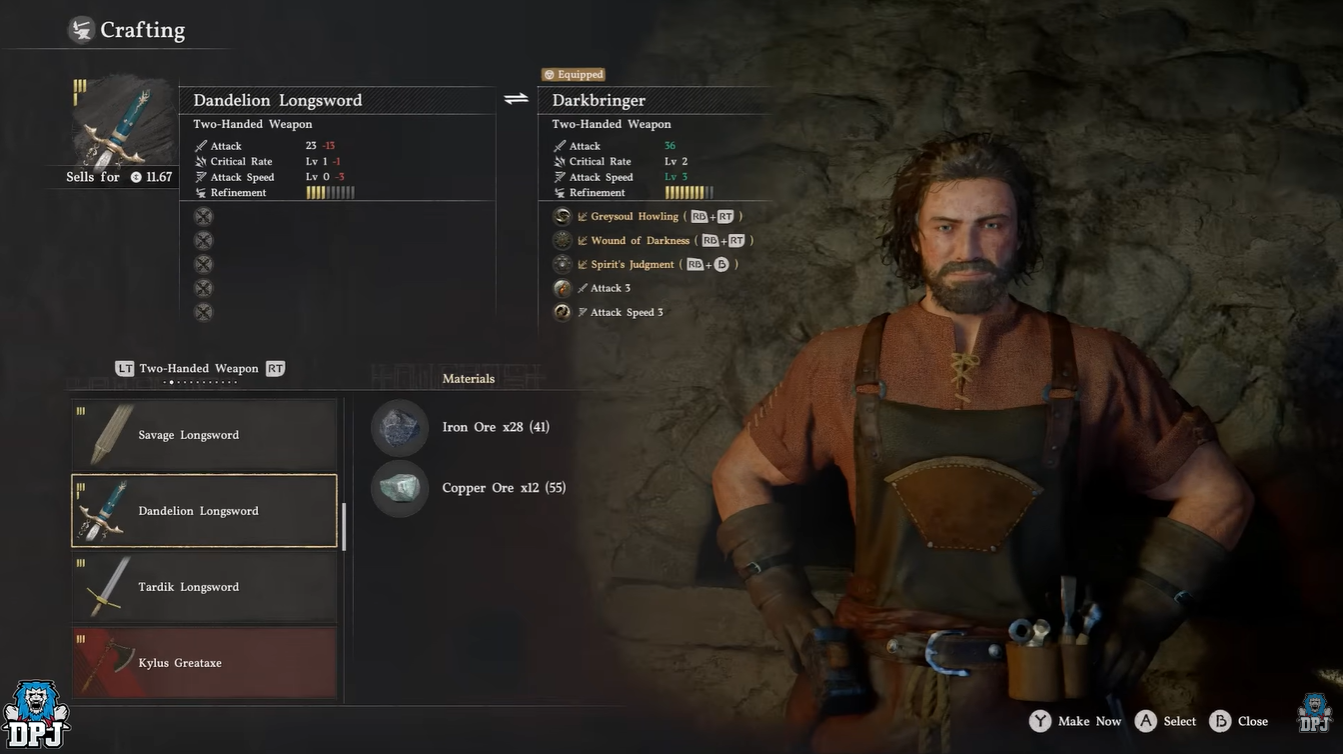Click the swap compare arrows
The height and width of the screenshot is (754, 1343).
[516, 99]
